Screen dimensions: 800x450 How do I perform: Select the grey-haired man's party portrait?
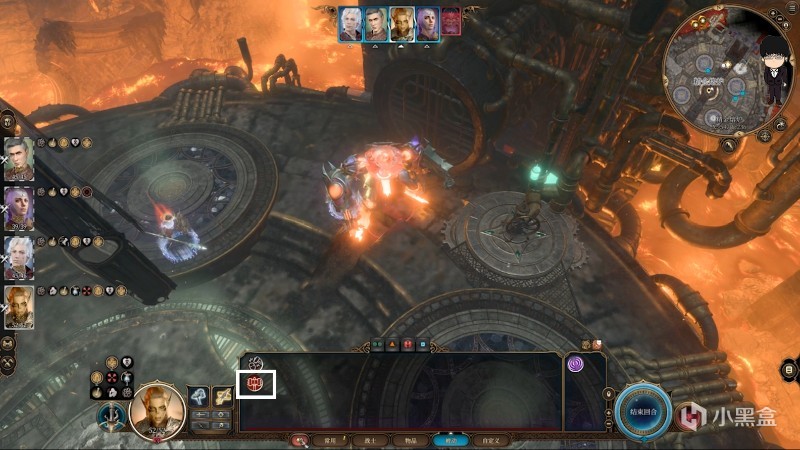[x=19, y=159]
